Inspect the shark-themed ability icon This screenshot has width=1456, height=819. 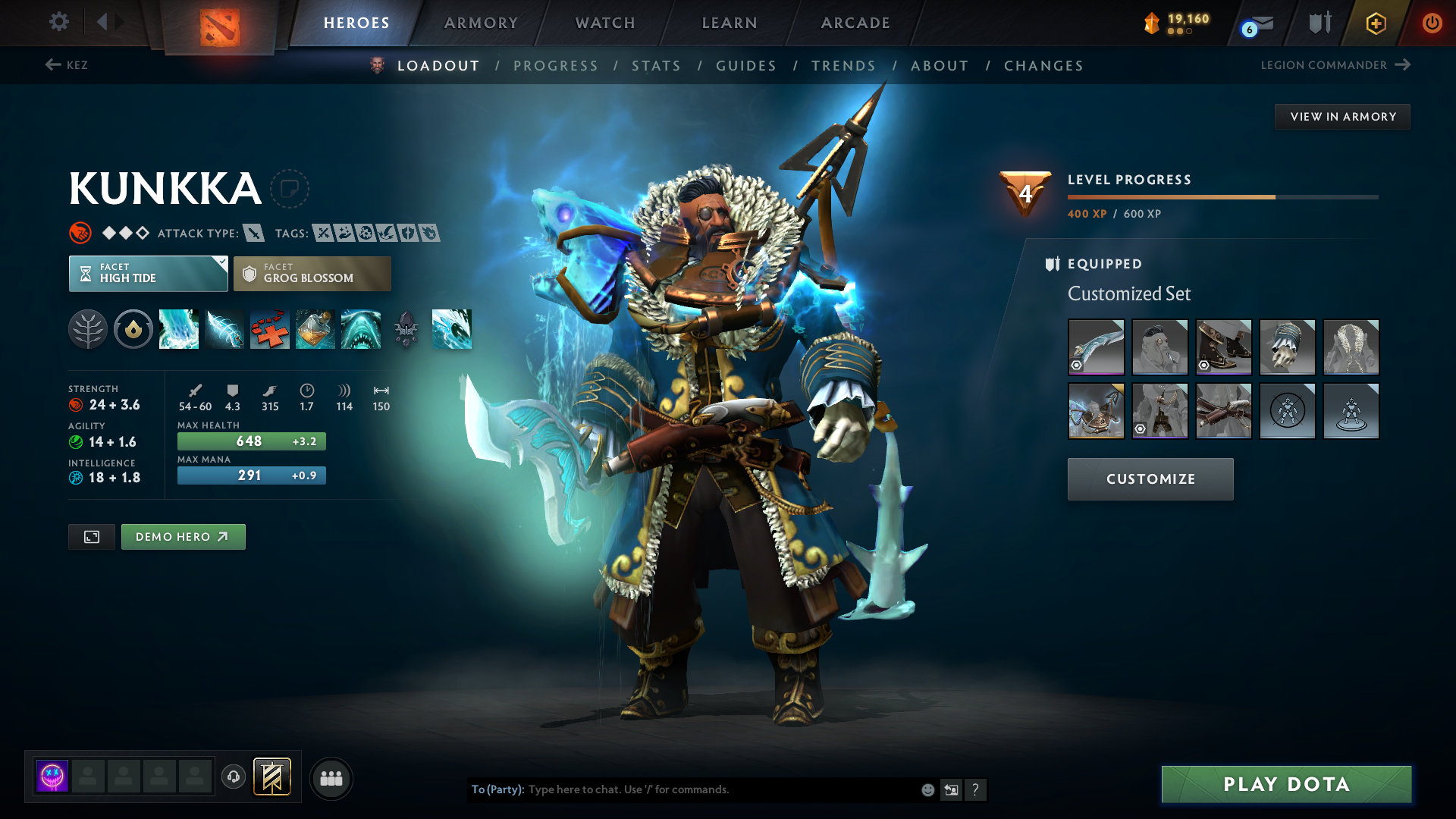361,329
